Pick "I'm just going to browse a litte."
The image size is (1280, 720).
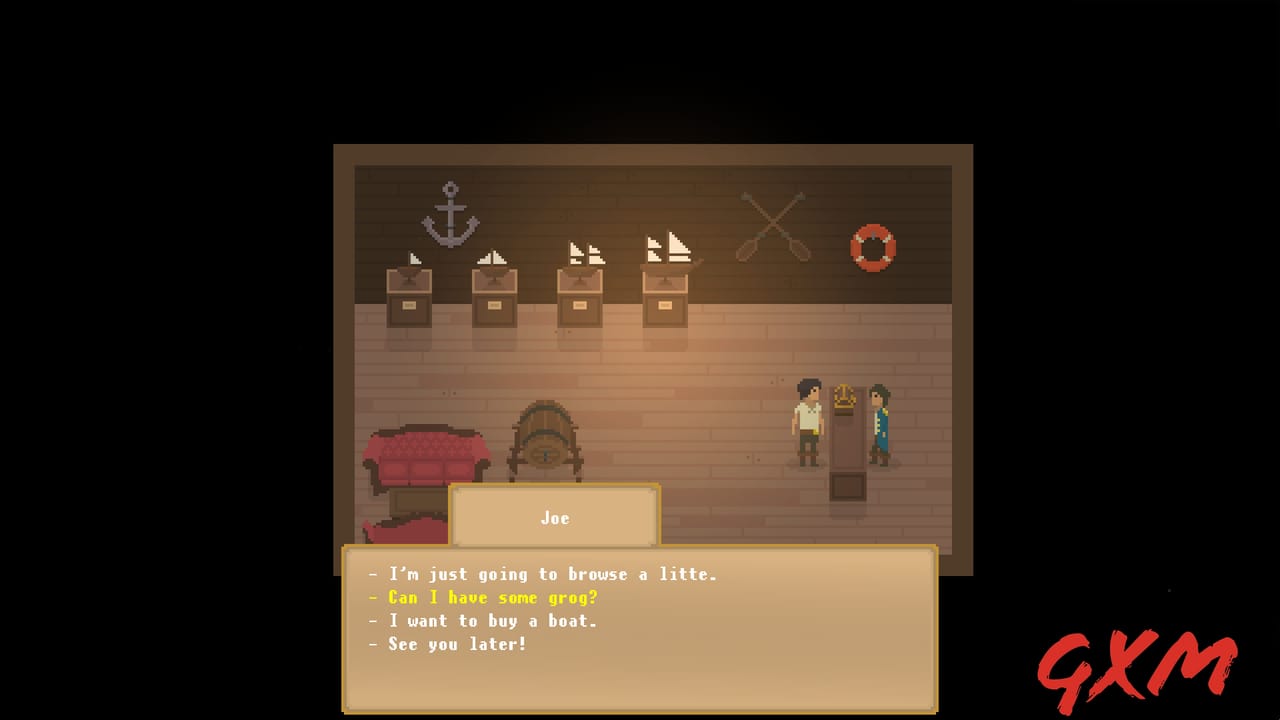[x=545, y=575]
